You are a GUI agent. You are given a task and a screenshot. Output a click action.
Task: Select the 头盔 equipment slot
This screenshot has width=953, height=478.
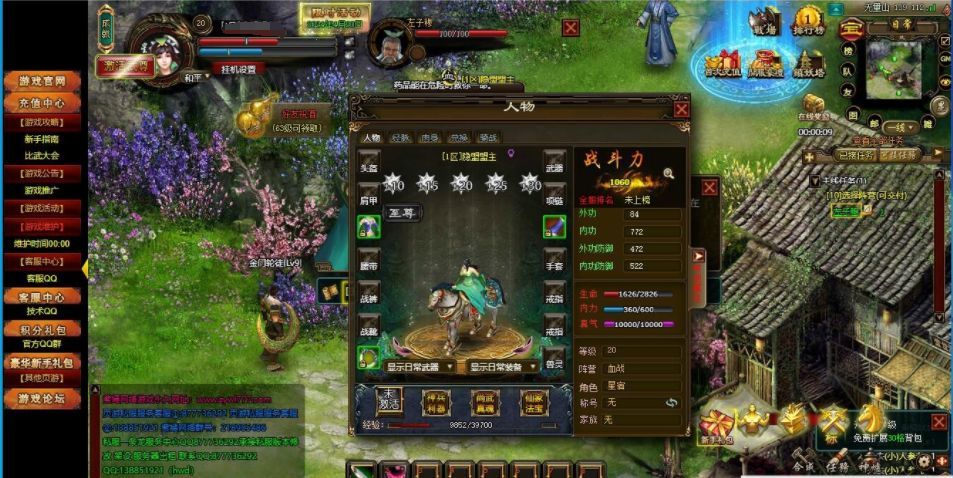tap(369, 166)
